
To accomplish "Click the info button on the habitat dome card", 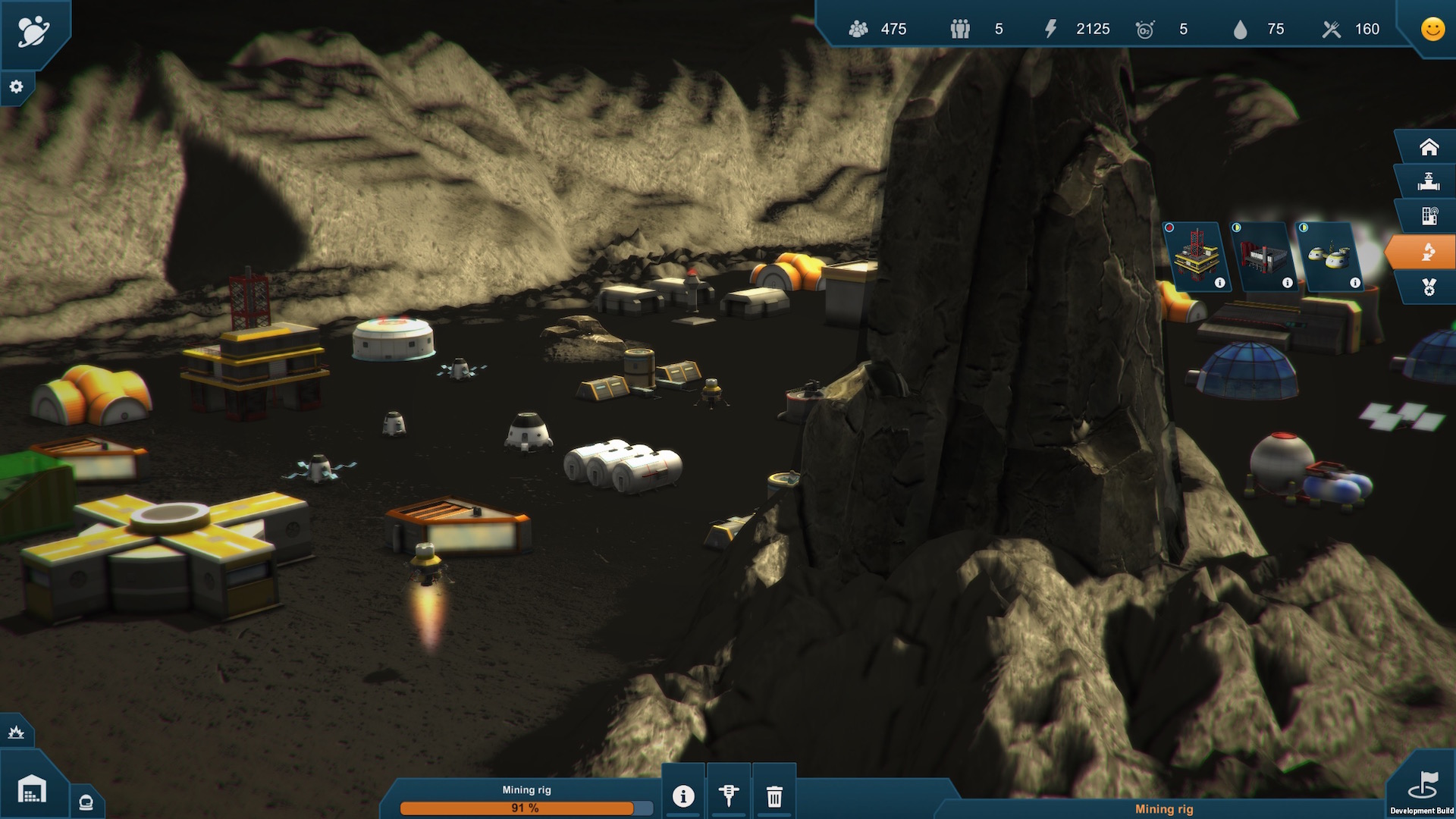I will (x=1354, y=282).
